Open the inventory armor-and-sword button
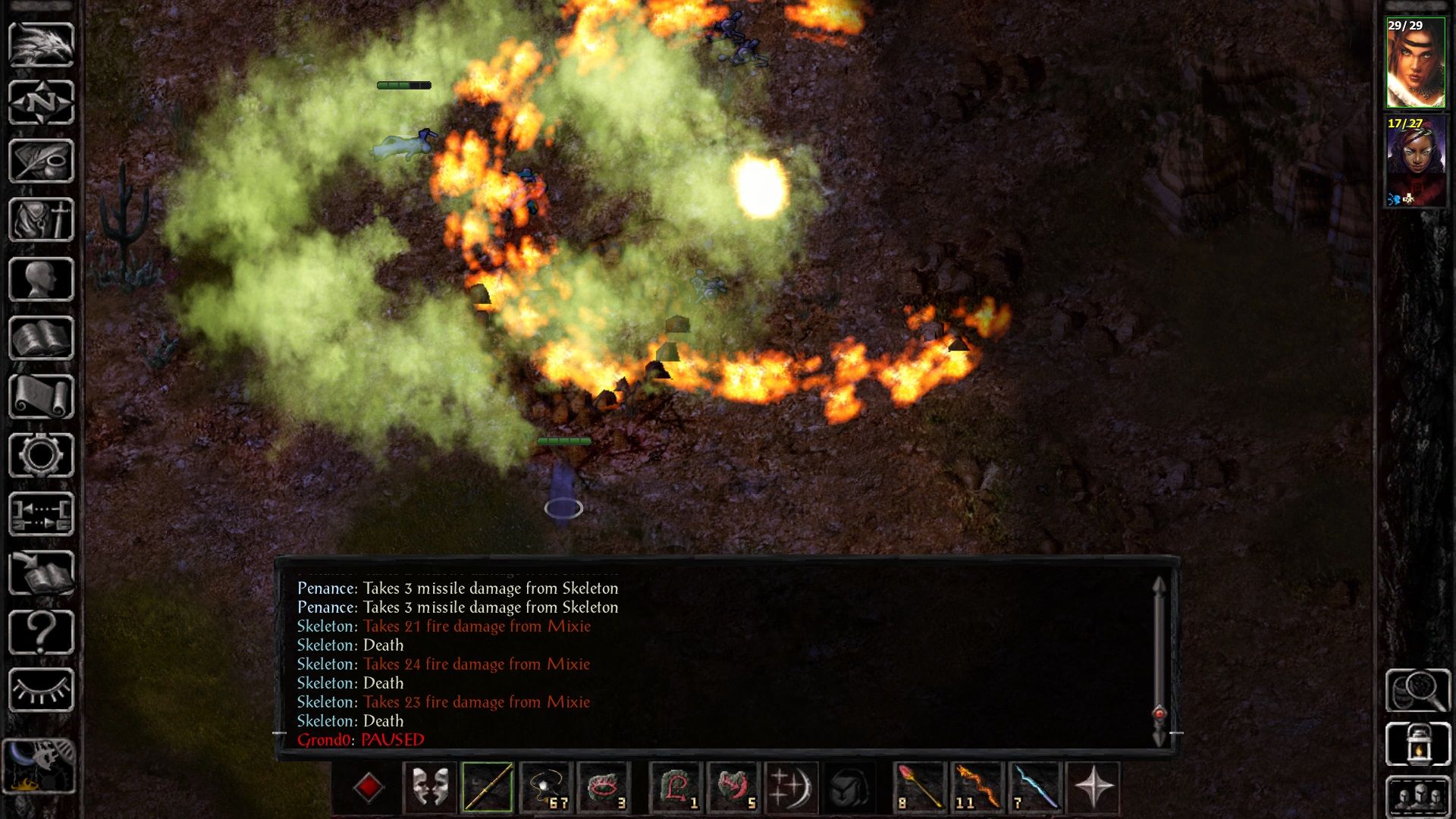Image resolution: width=1456 pixels, height=819 pixels. (x=41, y=220)
